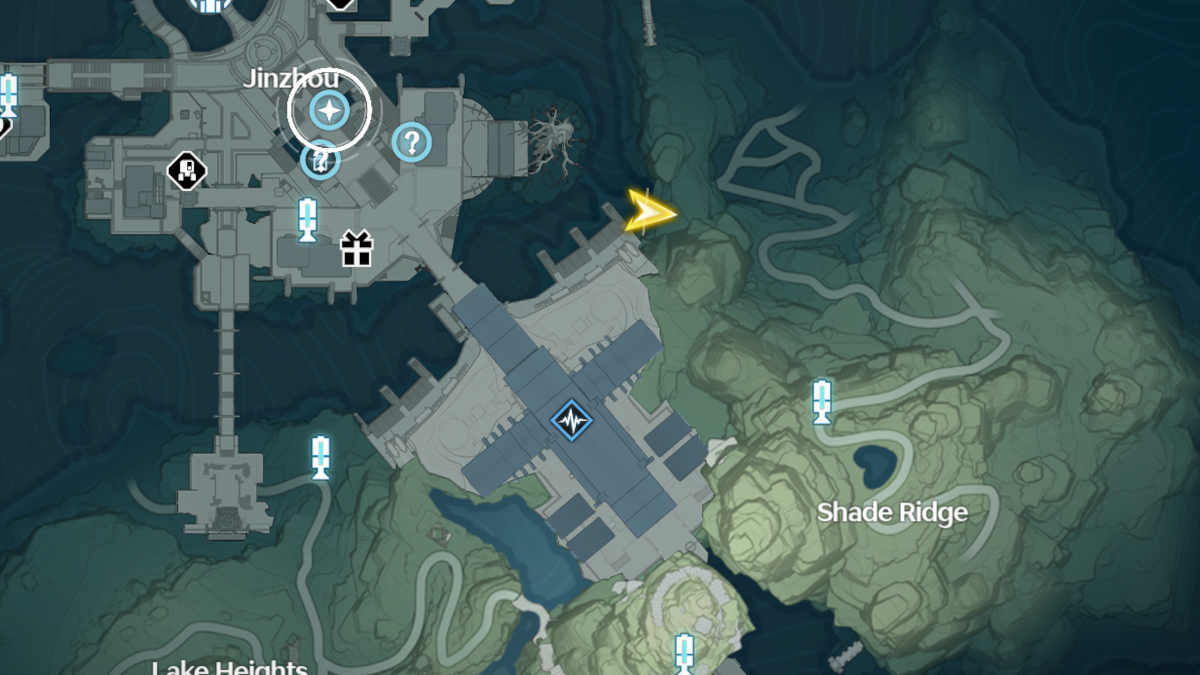Click the yellow arrow player position marker
The height and width of the screenshot is (675, 1200).
point(649,213)
